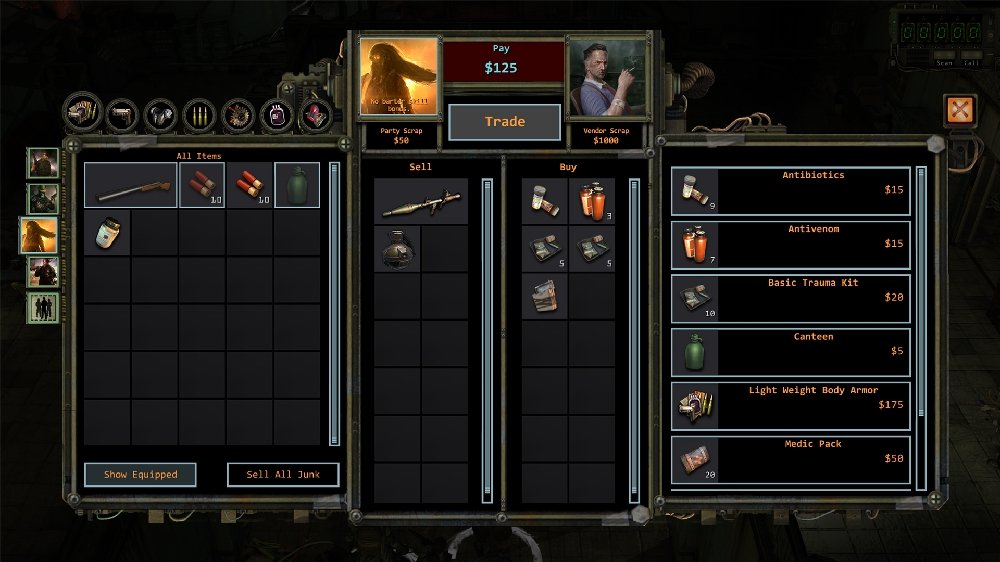
Task: Click the canteen in party inventory
Action: click(x=297, y=185)
